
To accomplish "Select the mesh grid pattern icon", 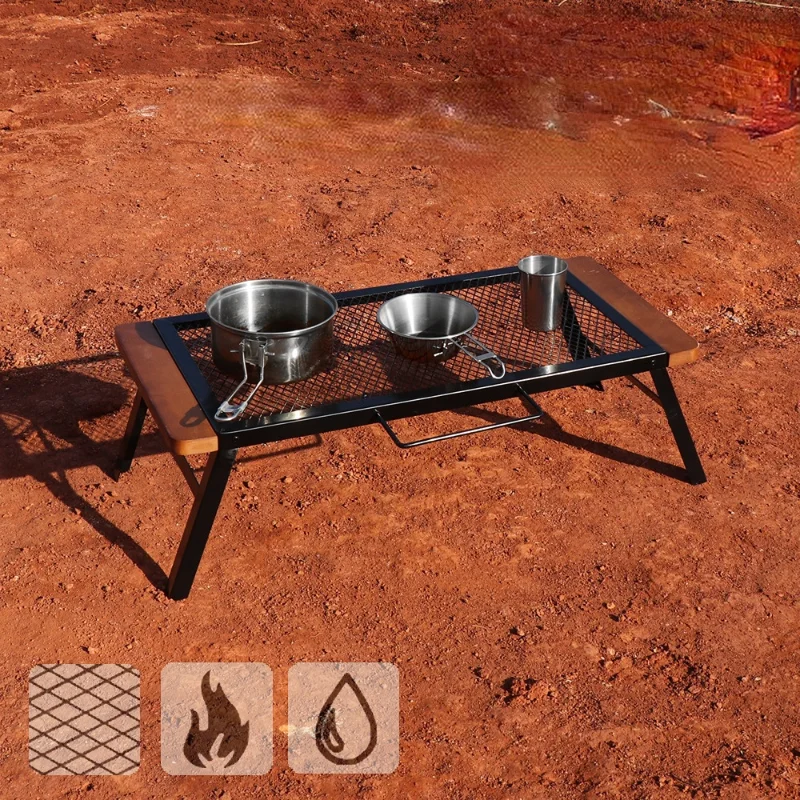I will coord(84,719).
